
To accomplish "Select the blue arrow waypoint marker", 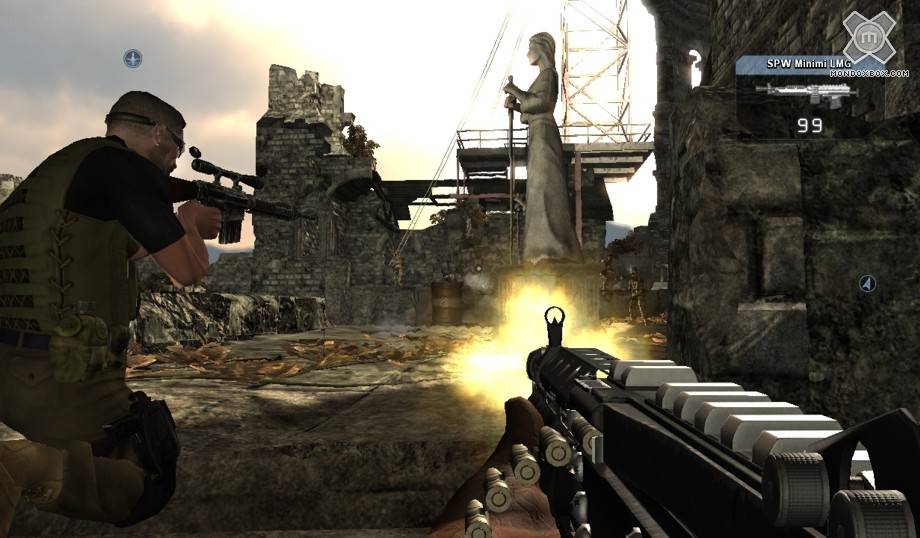I will pos(867,284).
